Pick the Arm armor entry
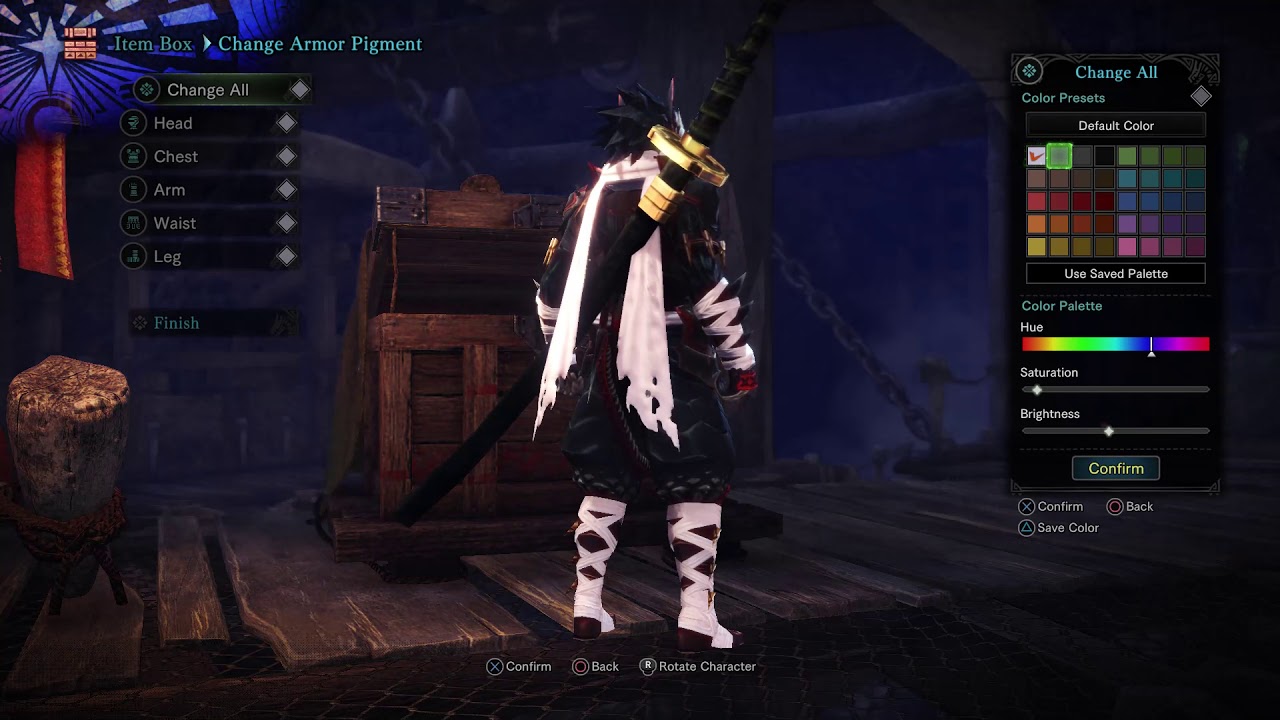This screenshot has height=720, width=1280. coord(169,190)
